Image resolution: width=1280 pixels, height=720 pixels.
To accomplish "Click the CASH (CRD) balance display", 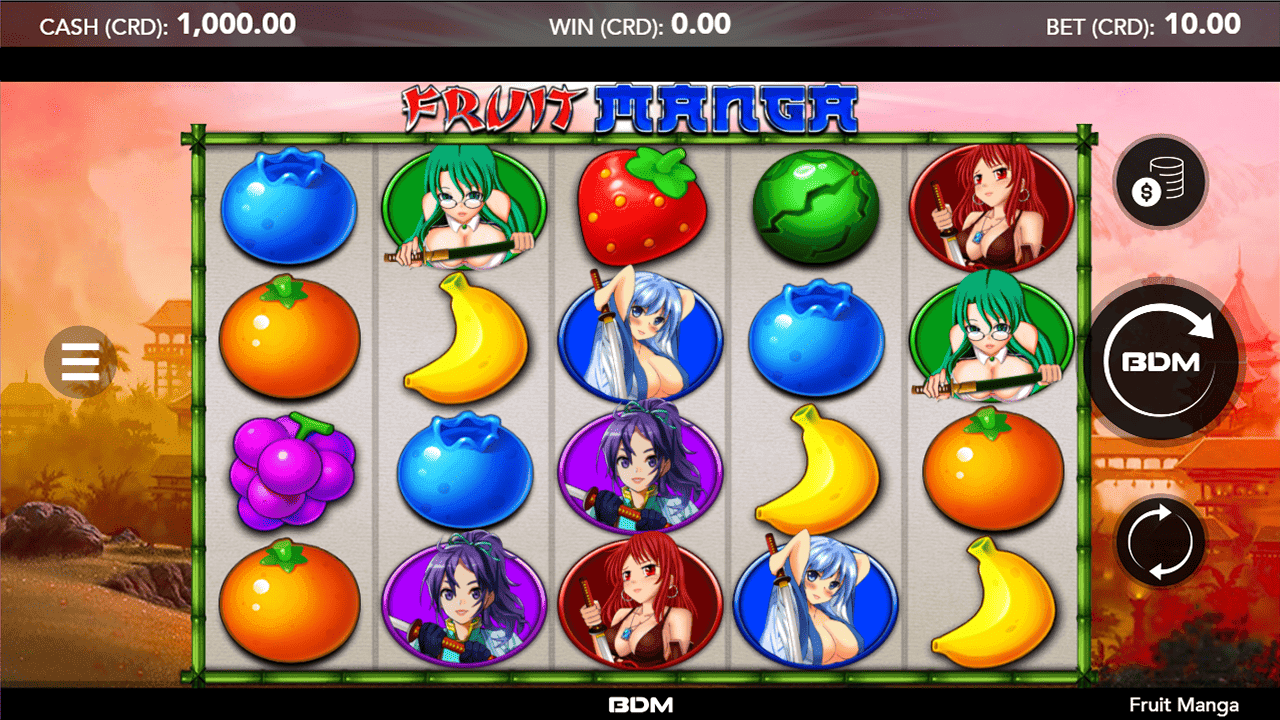I will tap(167, 24).
